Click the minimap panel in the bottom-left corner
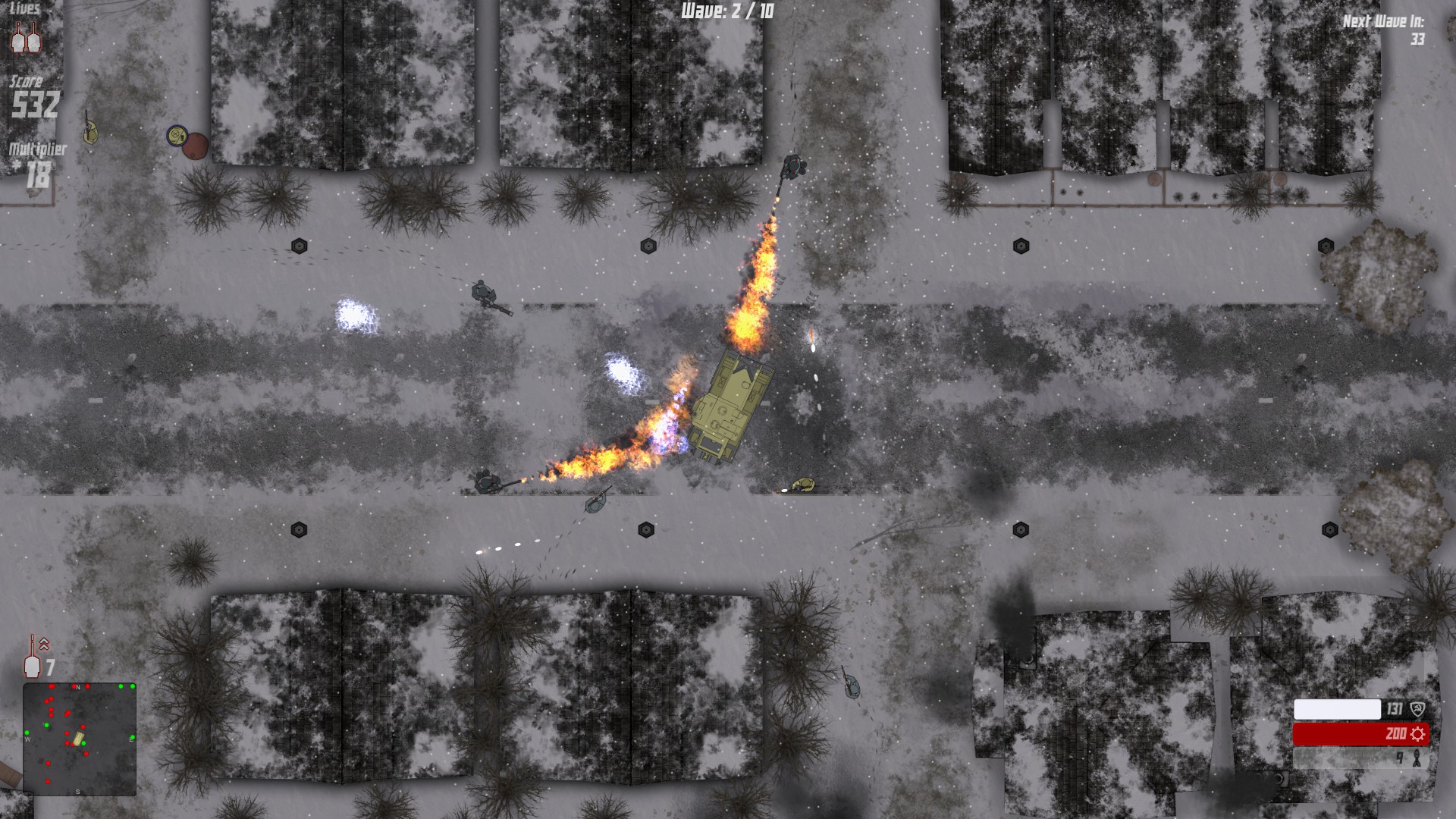Image resolution: width=1456 pixels, height=819 pixels. tap(80, 739)
